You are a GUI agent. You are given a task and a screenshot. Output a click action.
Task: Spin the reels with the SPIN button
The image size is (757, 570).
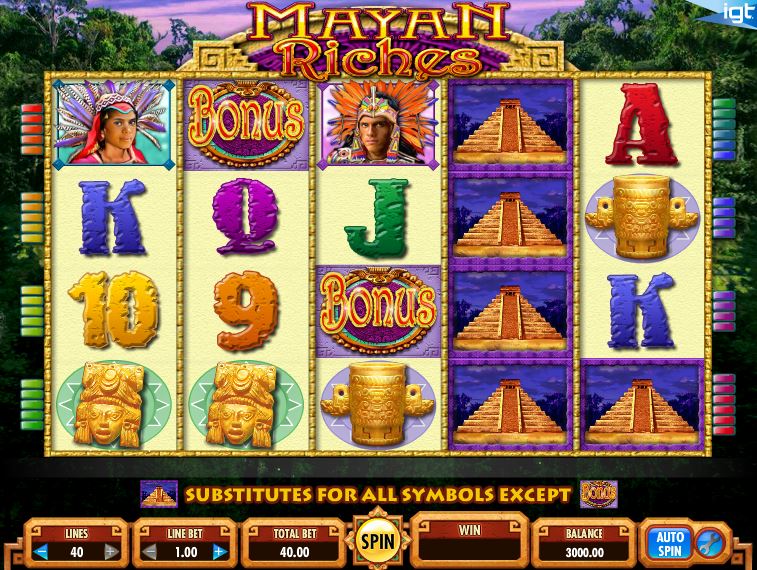click(x=379, y=542)
